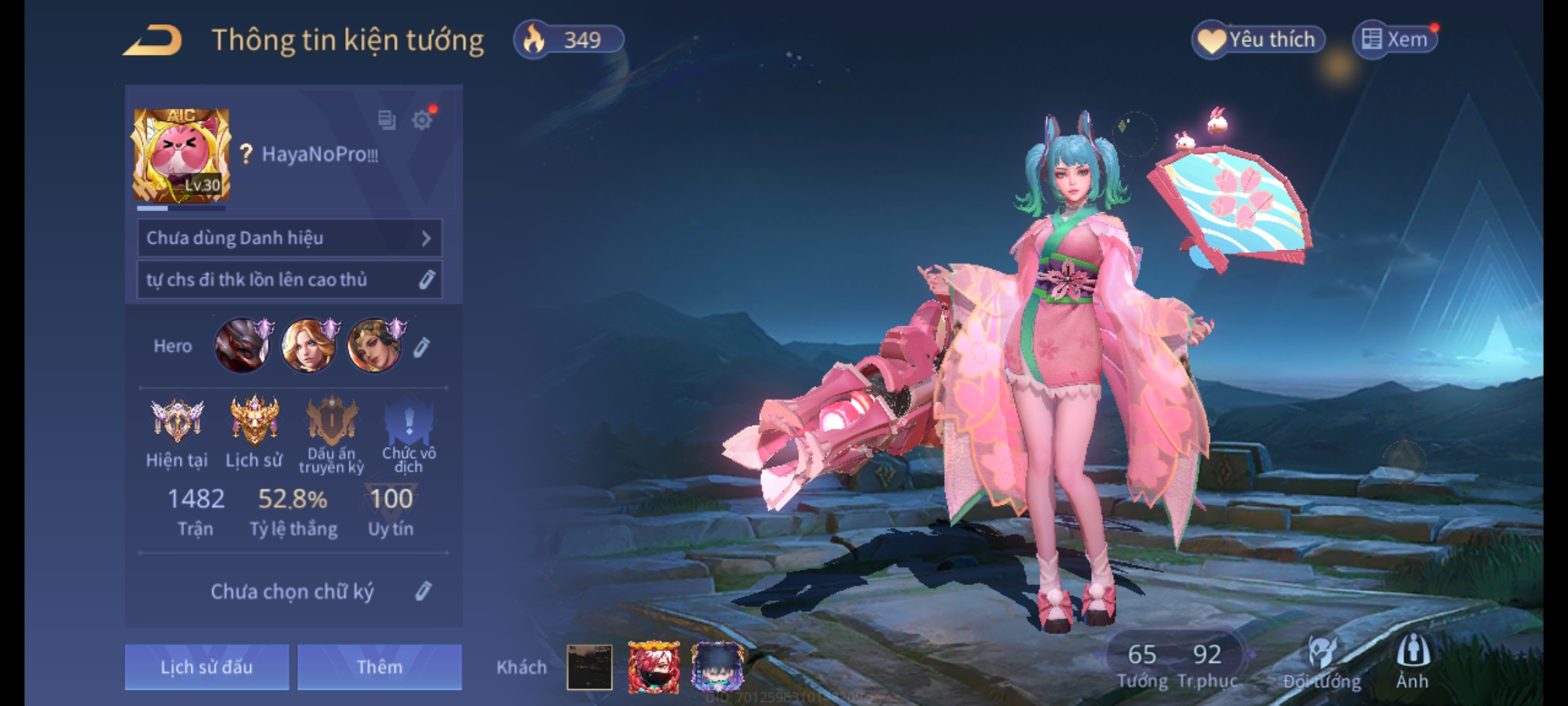
Task: Select the red-haired masked visitor avatar
Action: (653, 667)
